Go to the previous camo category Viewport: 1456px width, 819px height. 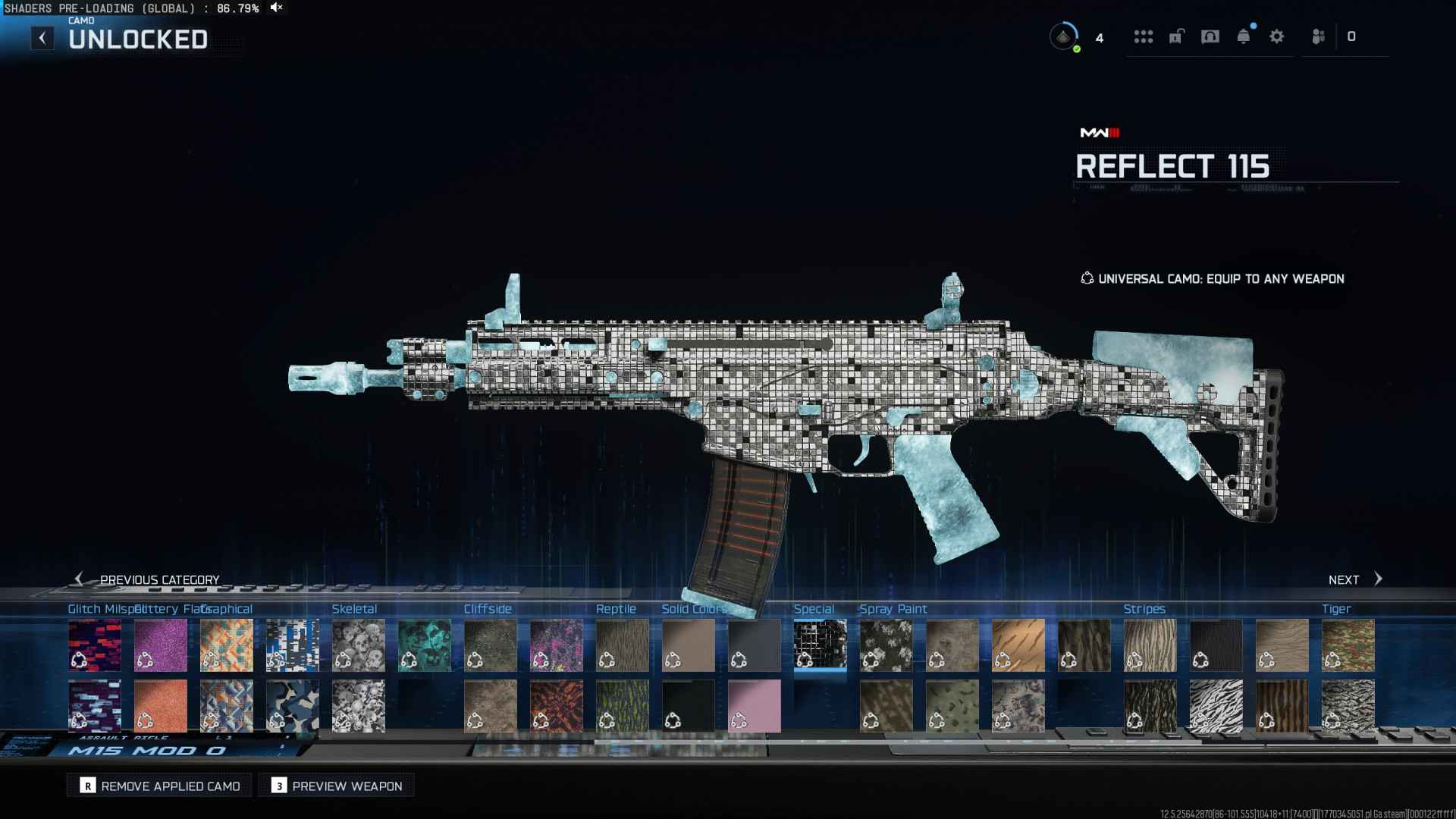tap(148, 579)
